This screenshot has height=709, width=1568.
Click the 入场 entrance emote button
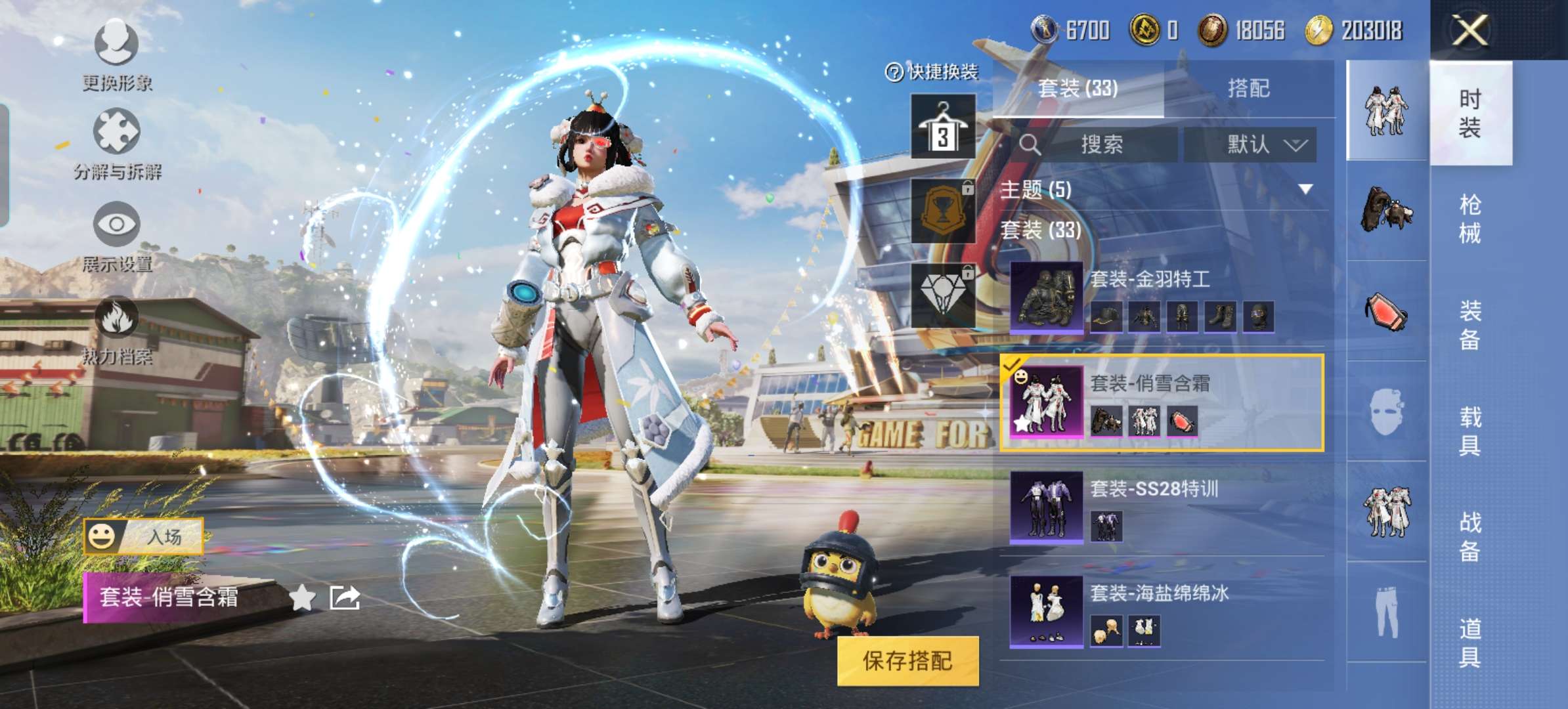(144, 536)
